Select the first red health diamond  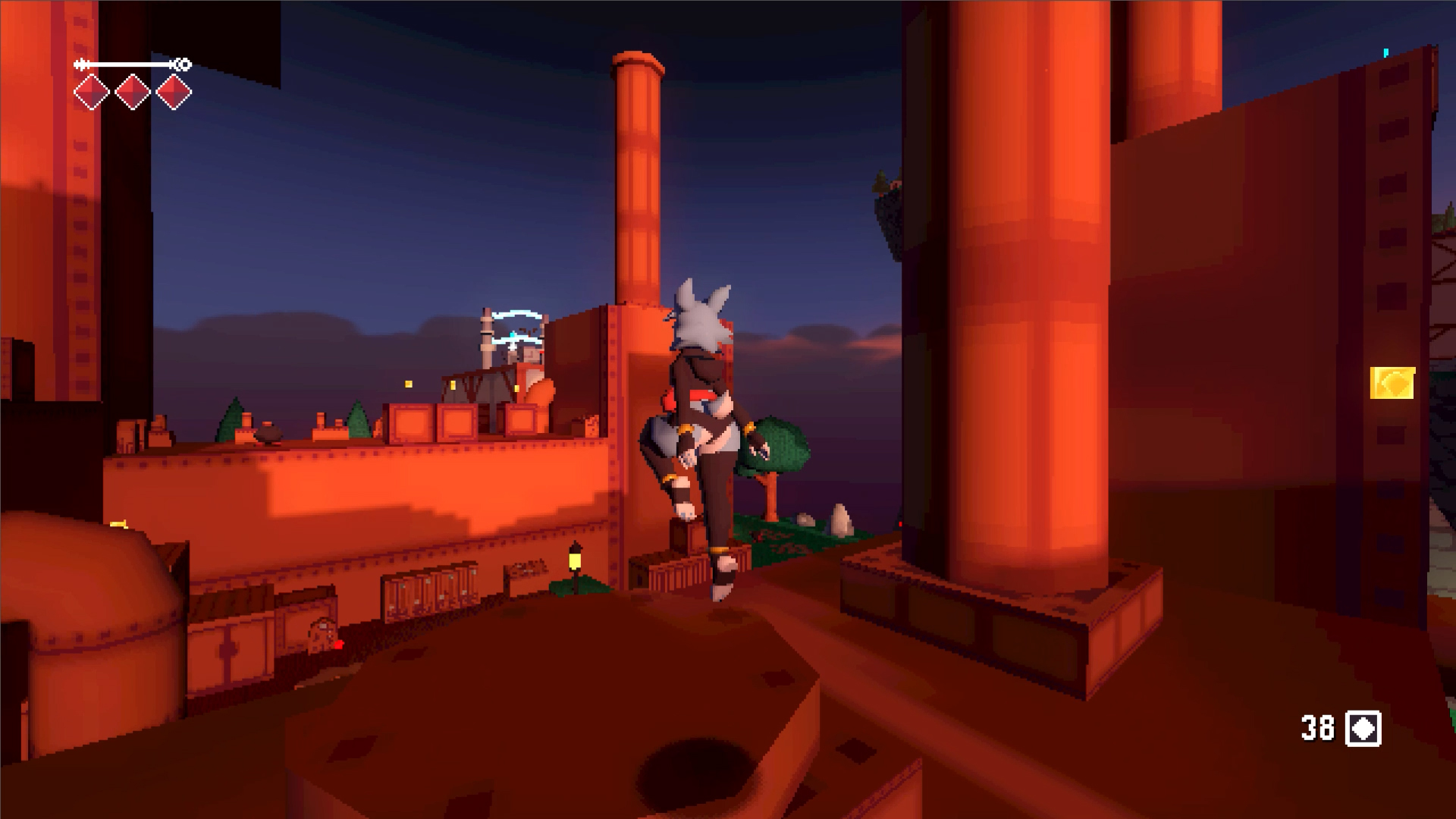click(x=91, y=91)
